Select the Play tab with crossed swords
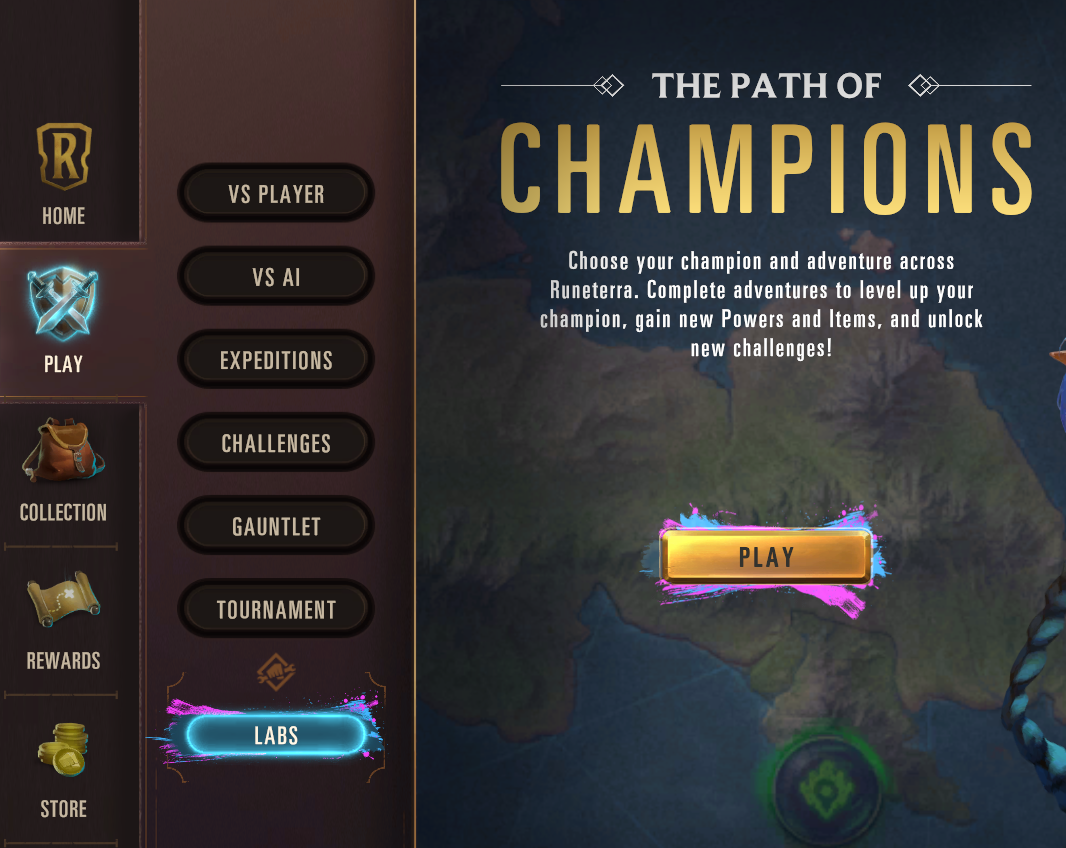This screenshot has height=848, width=1066. tap(63, 320)
